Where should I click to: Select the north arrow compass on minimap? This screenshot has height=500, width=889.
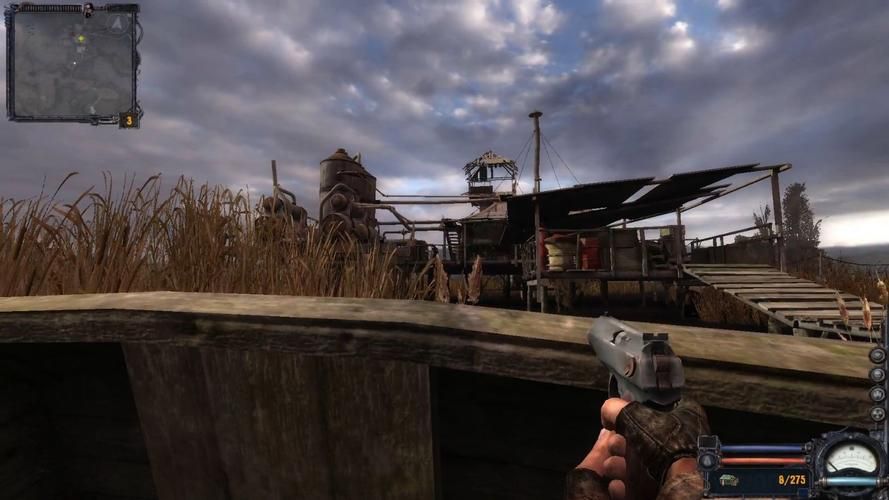[117, 21]
